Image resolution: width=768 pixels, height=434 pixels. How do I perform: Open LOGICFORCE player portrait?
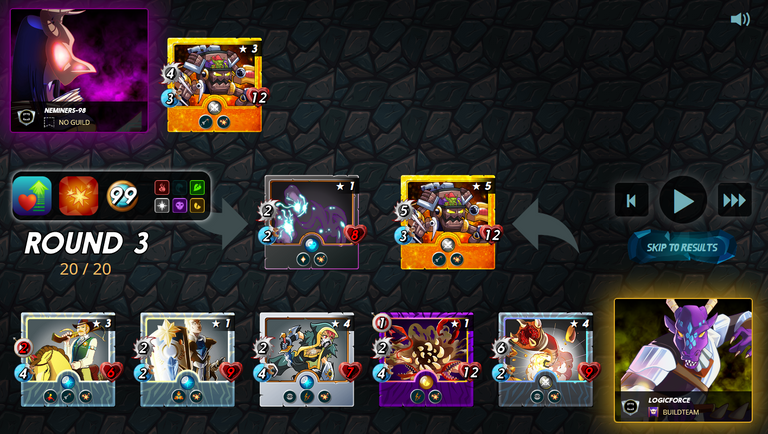click(683, 360)
